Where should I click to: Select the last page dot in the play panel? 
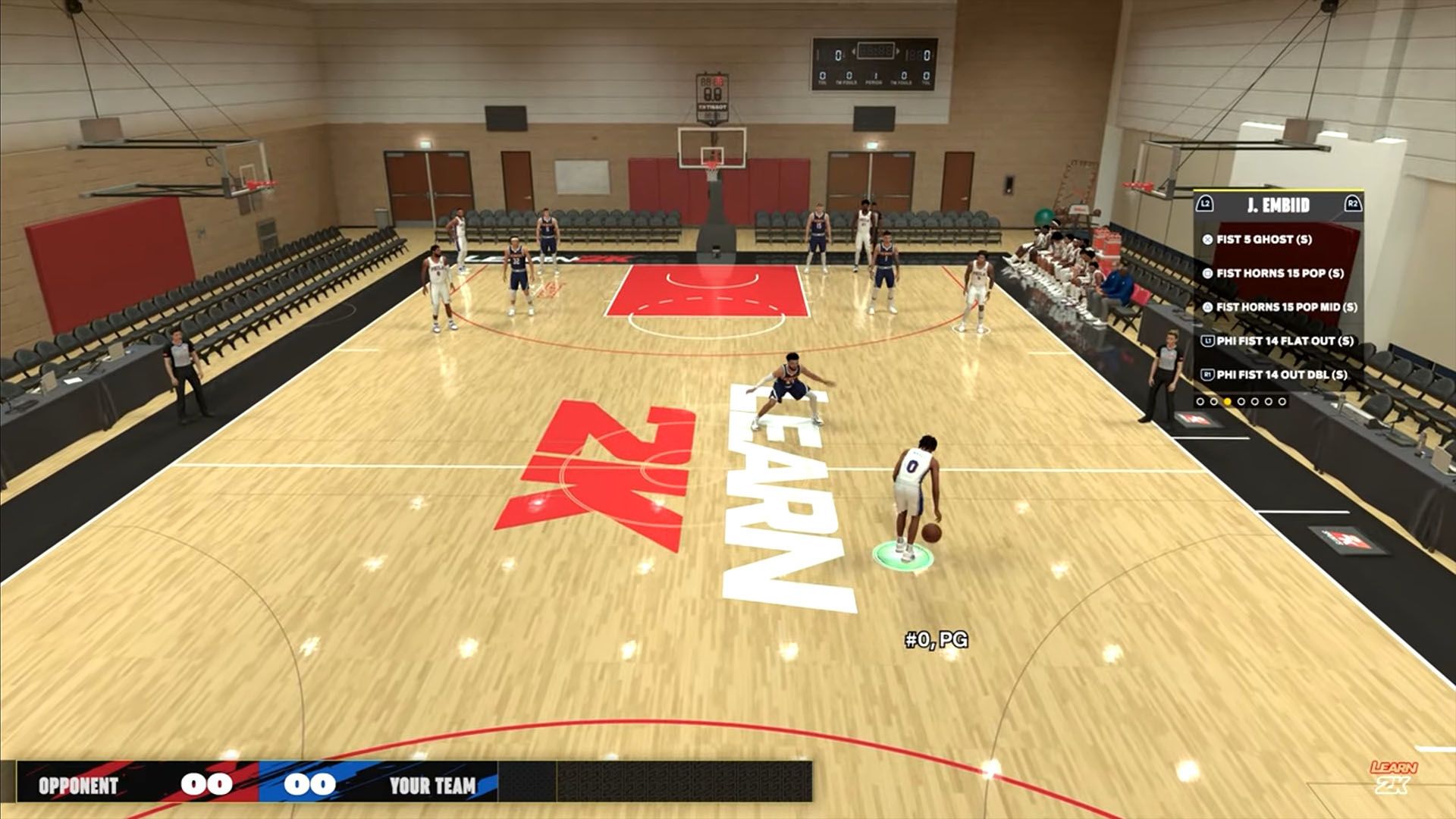pyautogui.click(x=1282, y=401)
